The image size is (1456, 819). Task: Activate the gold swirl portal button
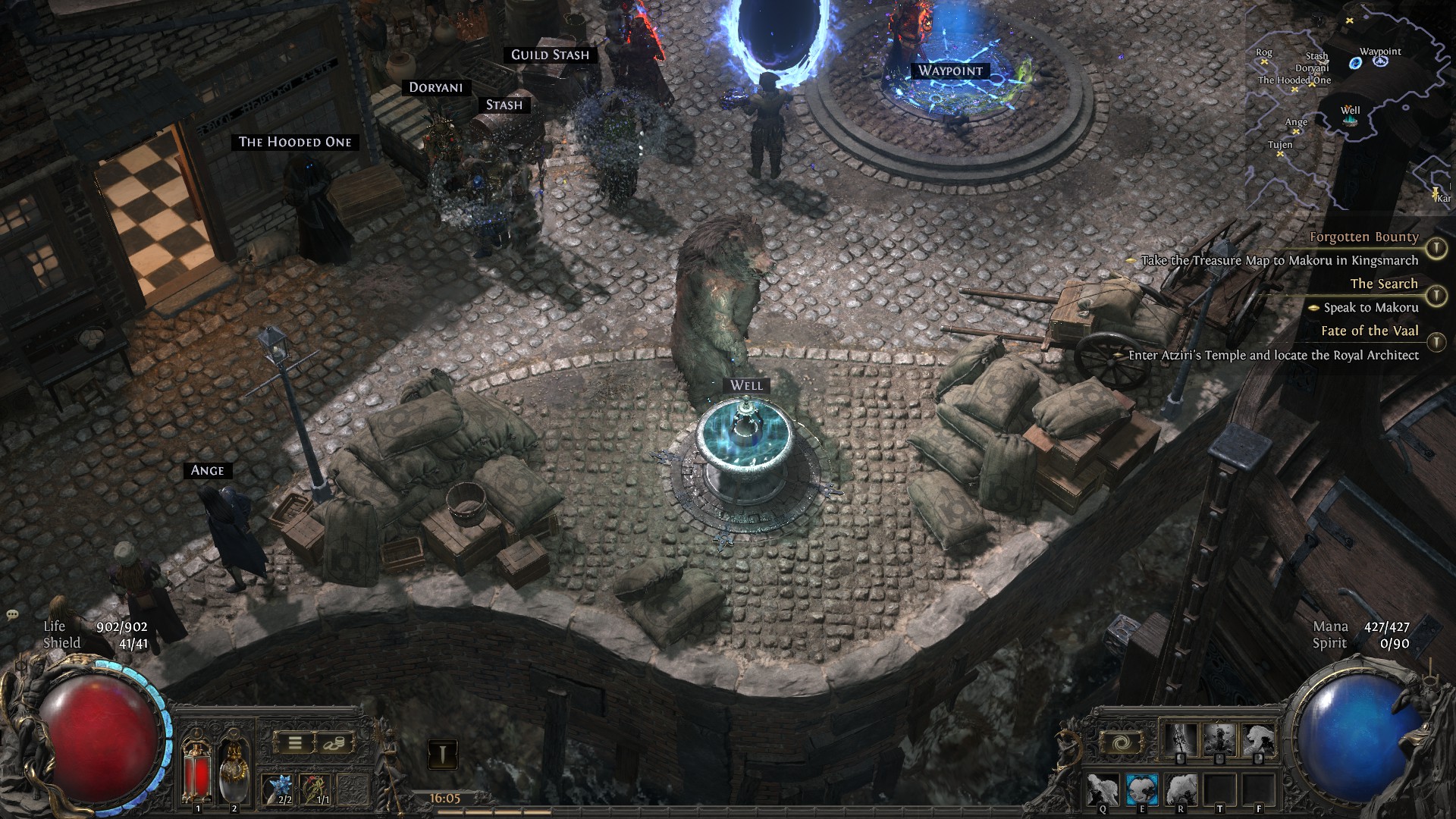point(1119,743)
